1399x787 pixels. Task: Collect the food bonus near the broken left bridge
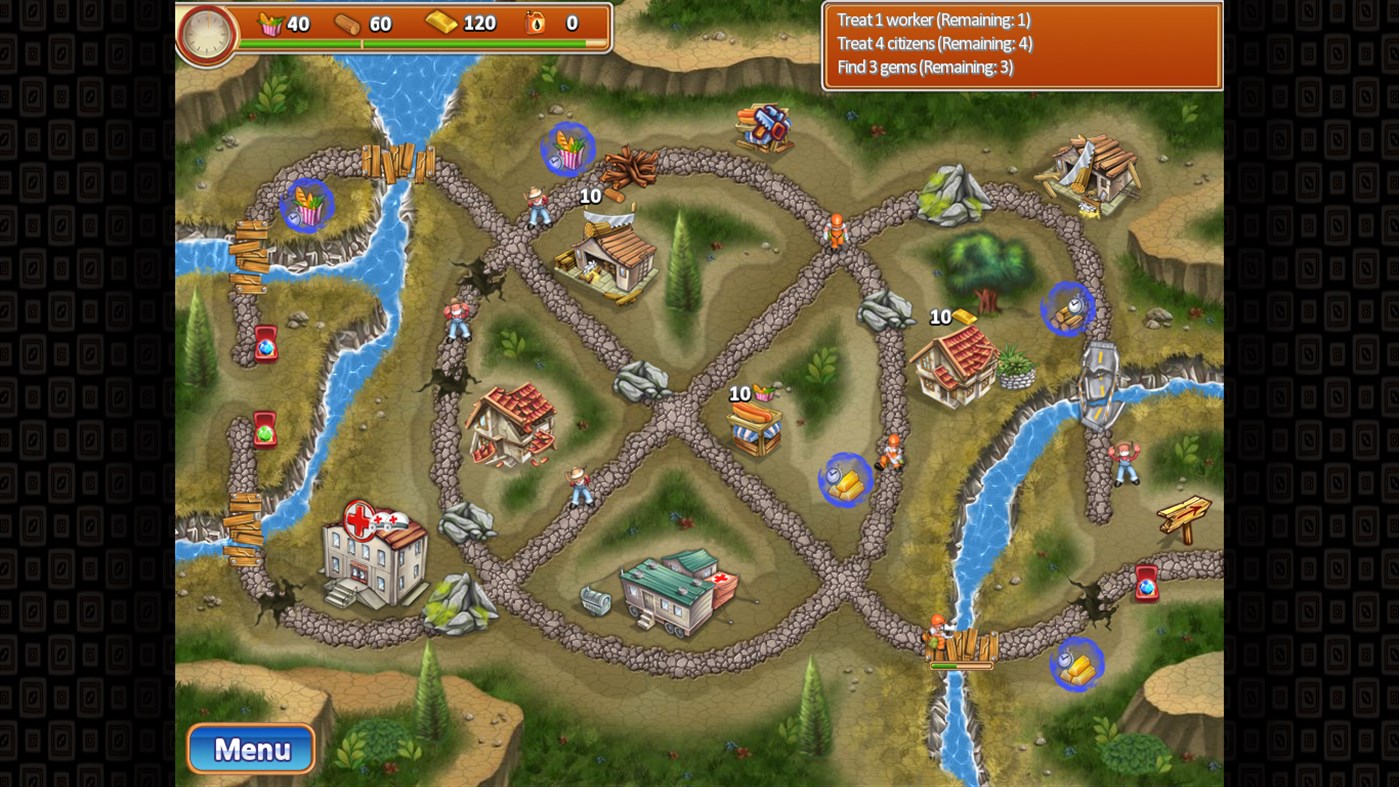309,205
